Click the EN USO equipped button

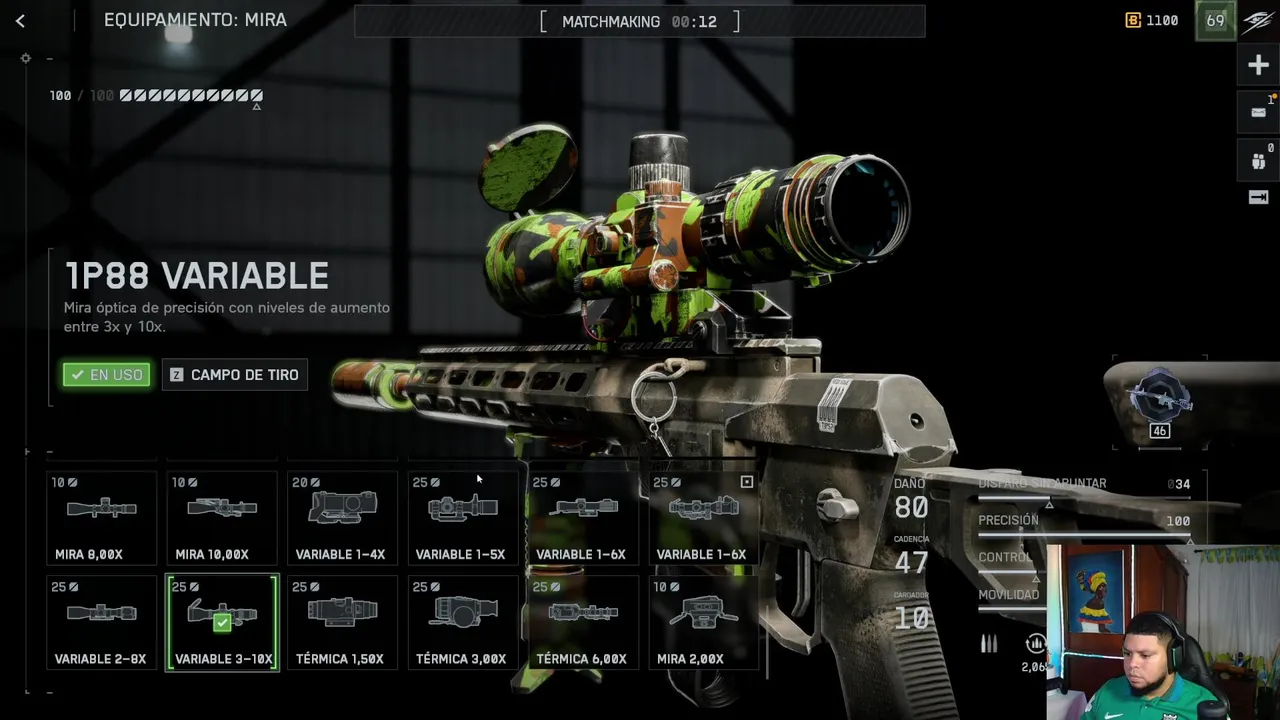pyautogui.click(x=107, y=375)
